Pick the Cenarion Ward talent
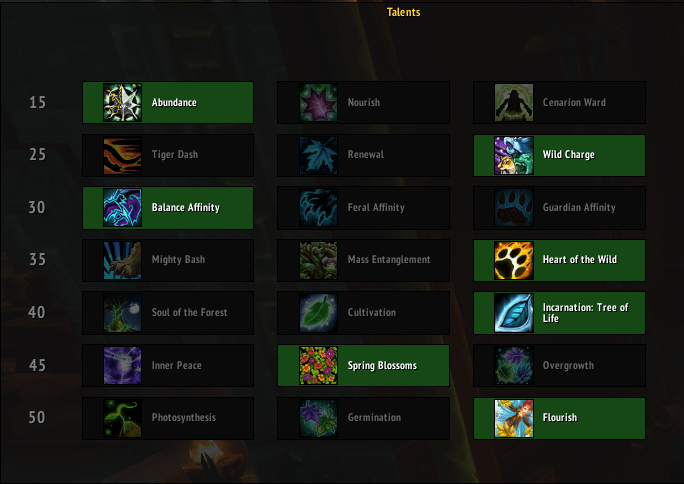 [559, 102]
